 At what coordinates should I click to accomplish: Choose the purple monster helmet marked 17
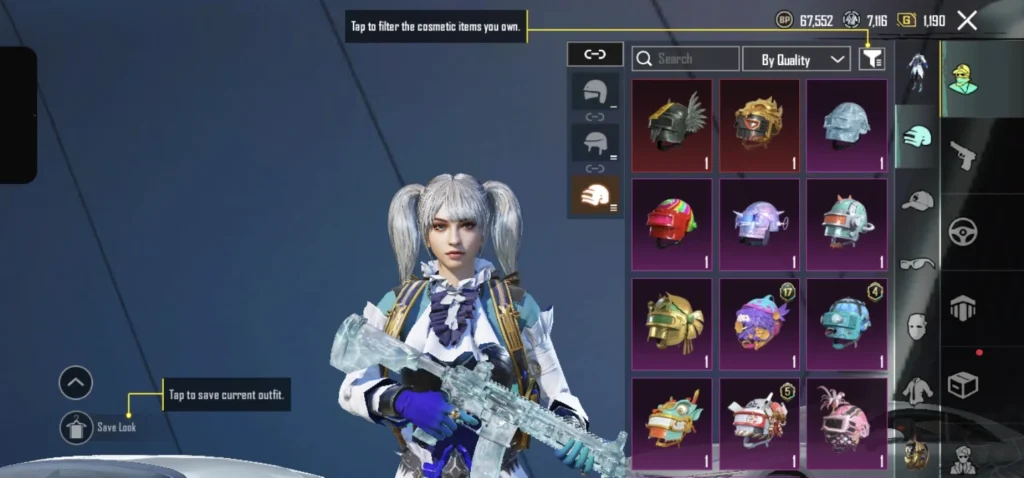759,323
